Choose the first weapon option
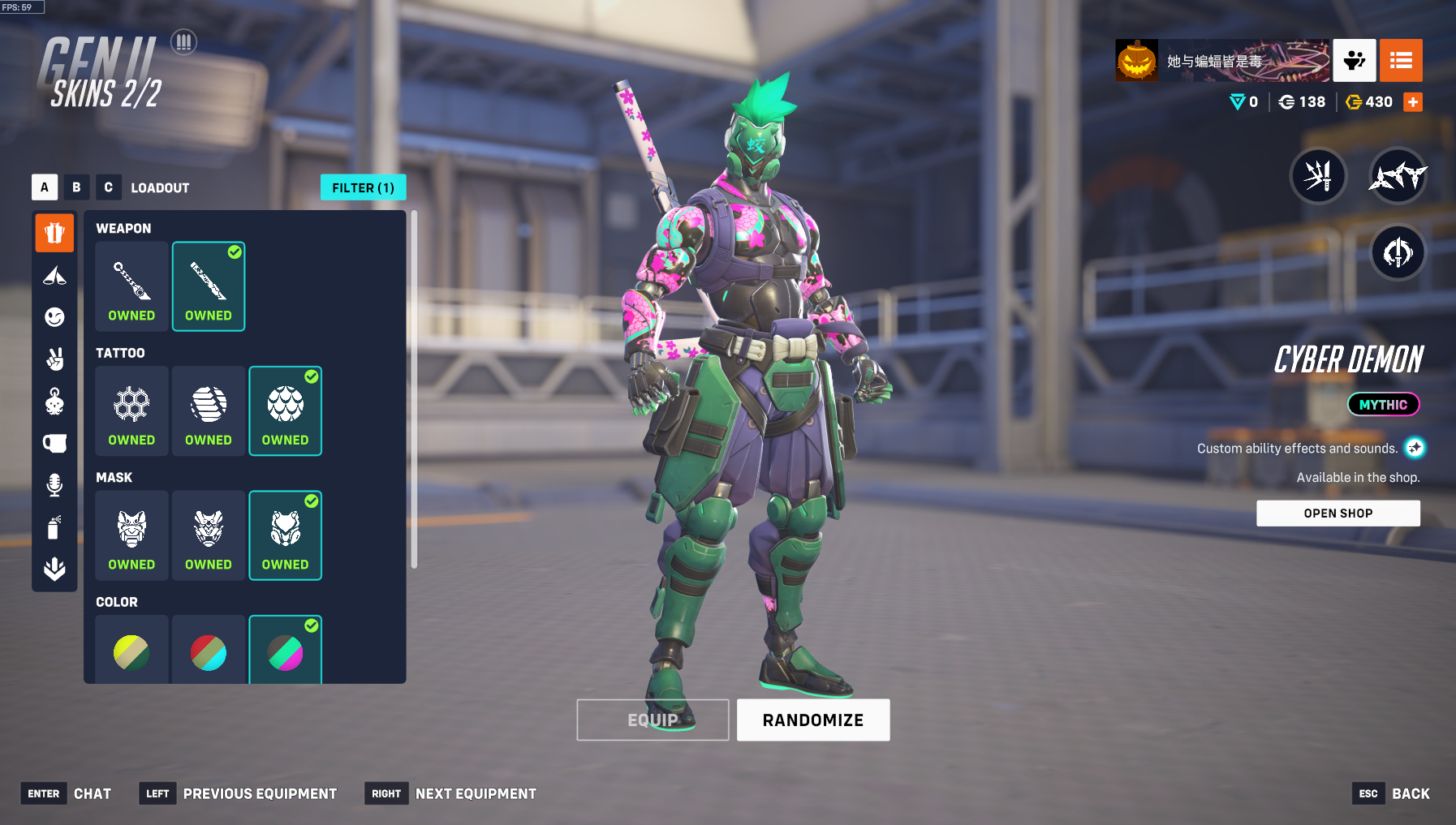This screenshot has height=825, width=1456. tap(131, 286)
